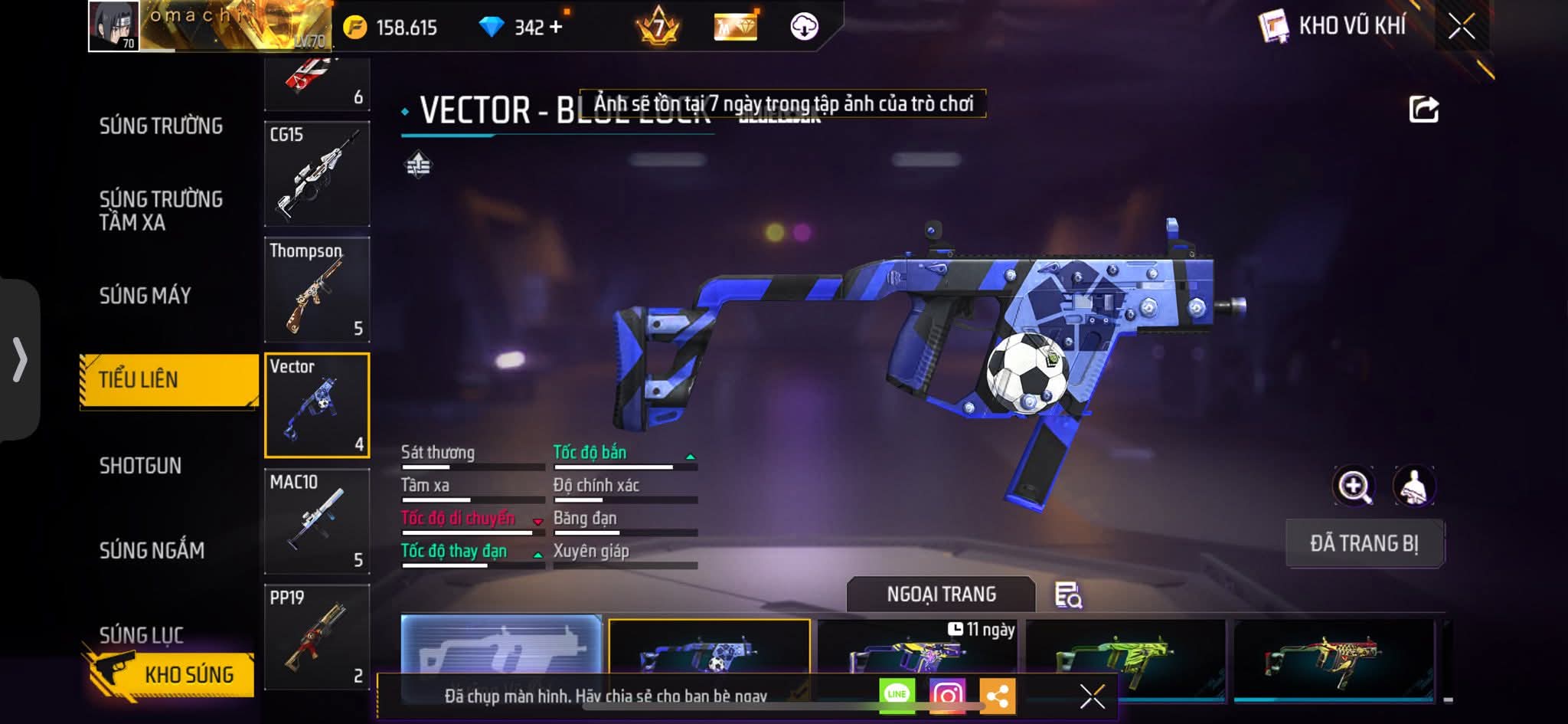Zoom in with the magnifier icon
Image resolution: width=1568 pixels, height=724 pixels.
point(1354,486)
